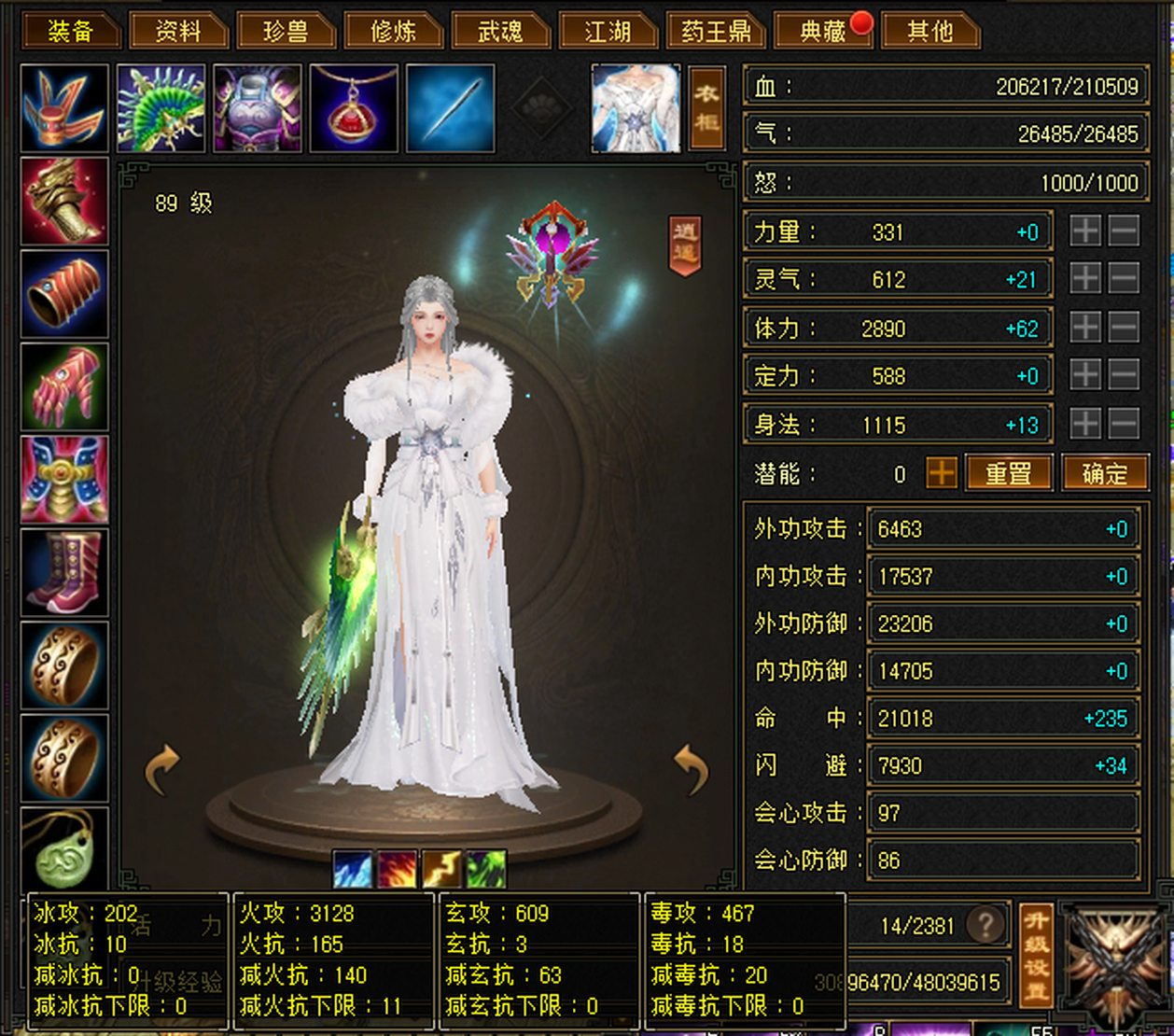
Task: Click the question mark help icon
Action: [985, 925]
